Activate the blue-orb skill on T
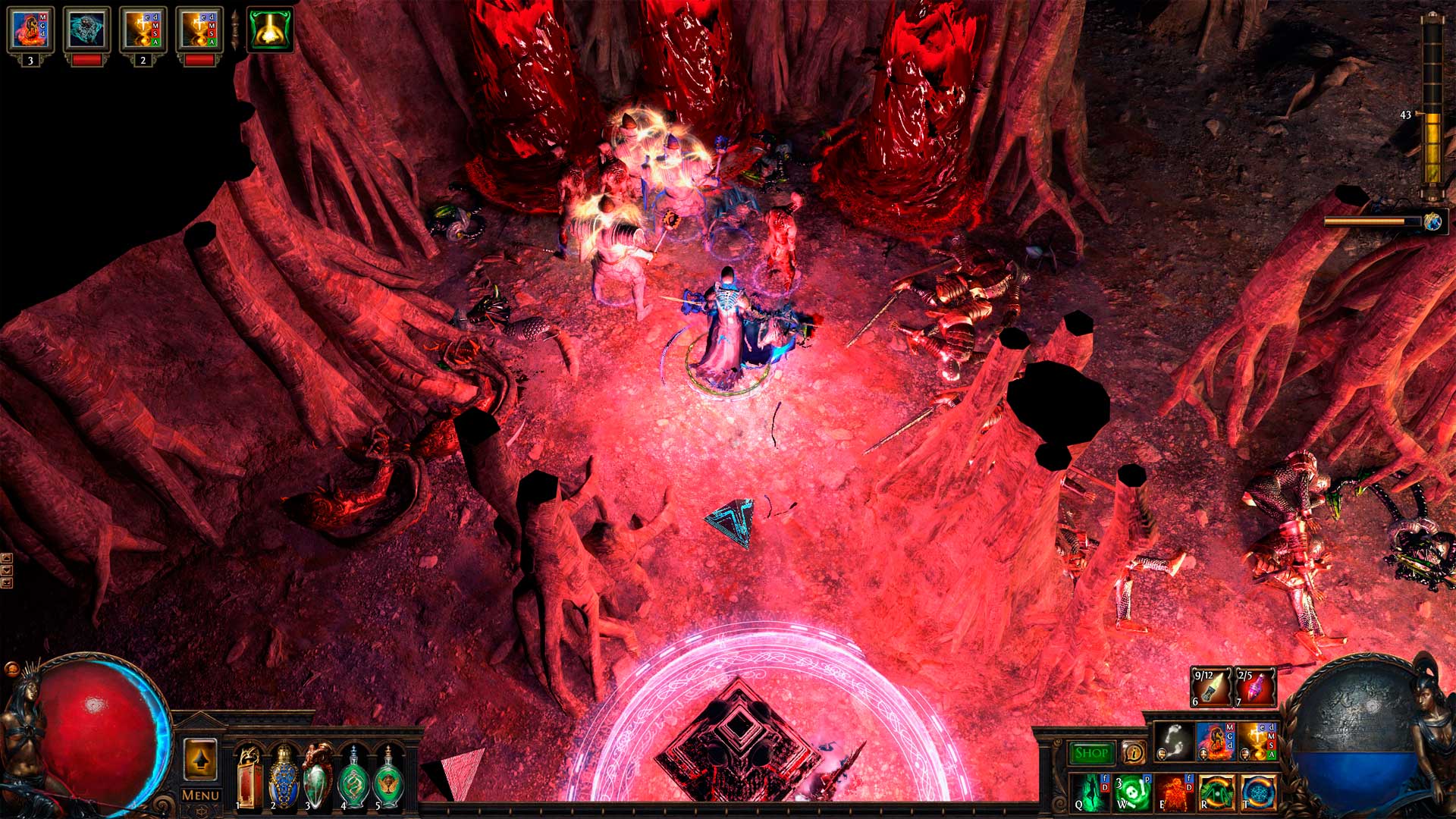This screenshot has width=1456, height=819. 1258,792
